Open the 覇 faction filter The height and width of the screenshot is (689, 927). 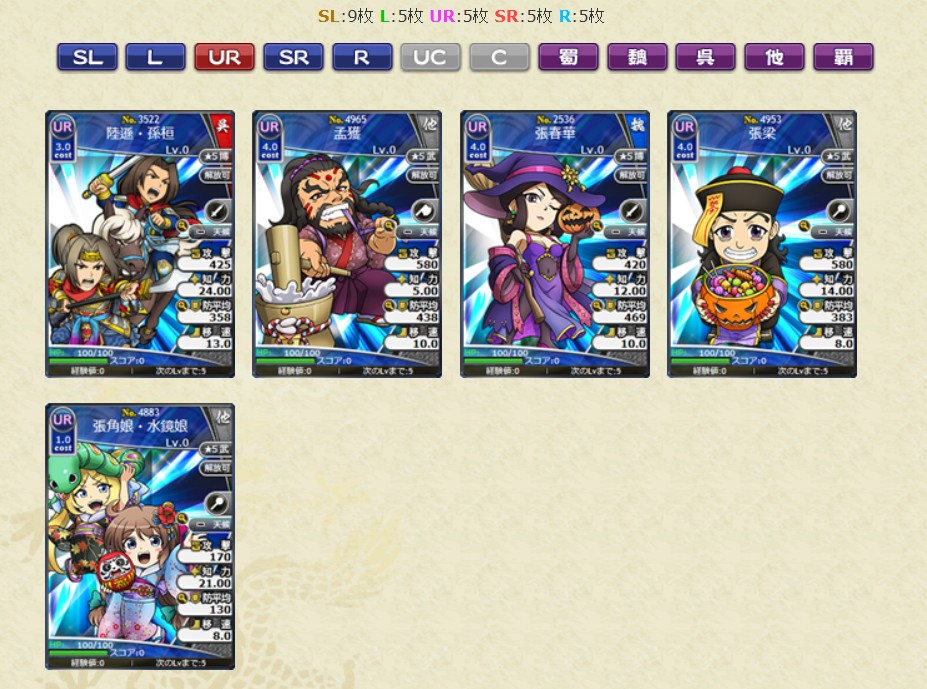(843, 57)
